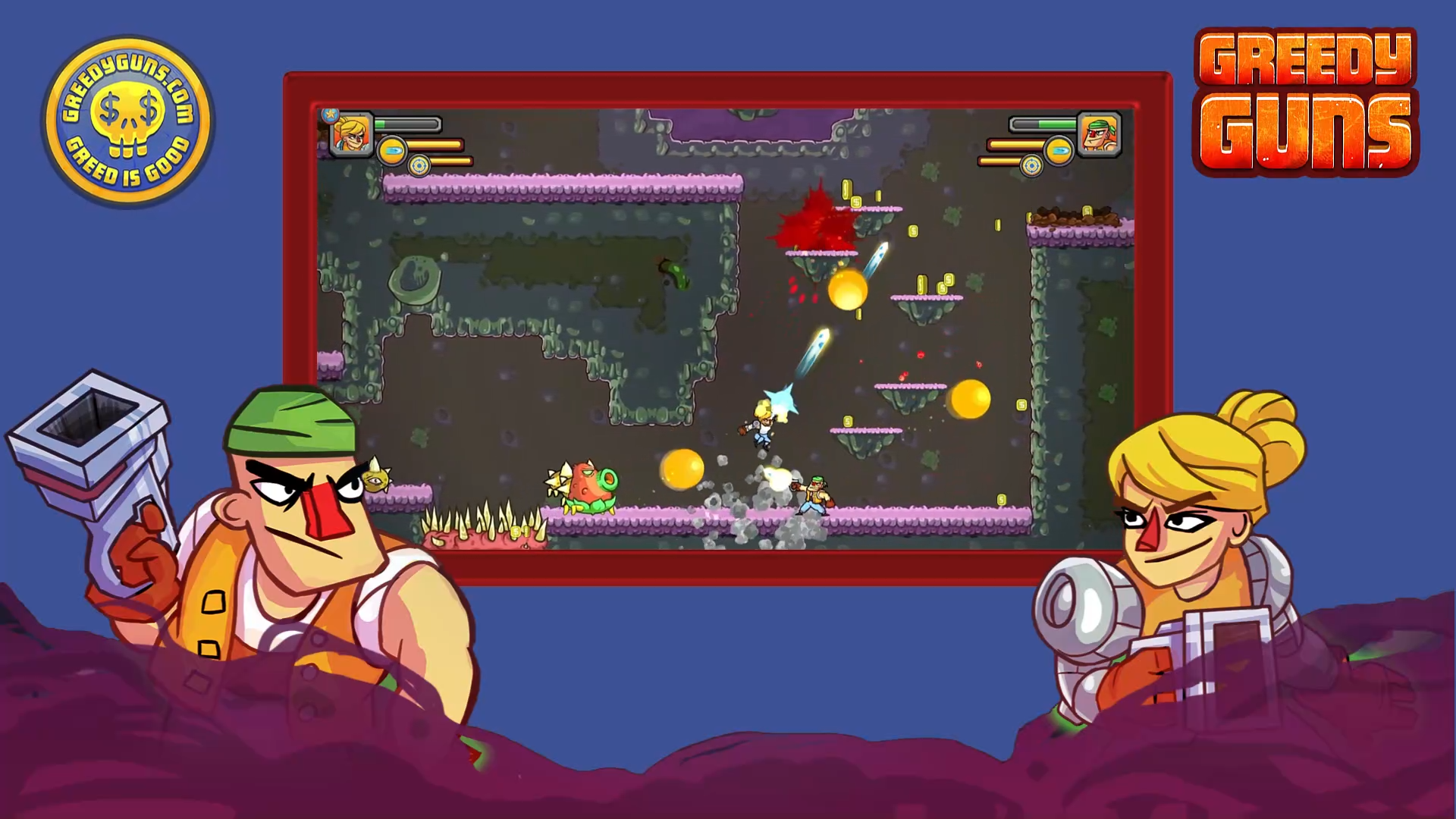This screenshot has width=1456, height=819.
Task: Select the blue bullet weapon icon under the bandana portrait
Action: coord(1059,151)
